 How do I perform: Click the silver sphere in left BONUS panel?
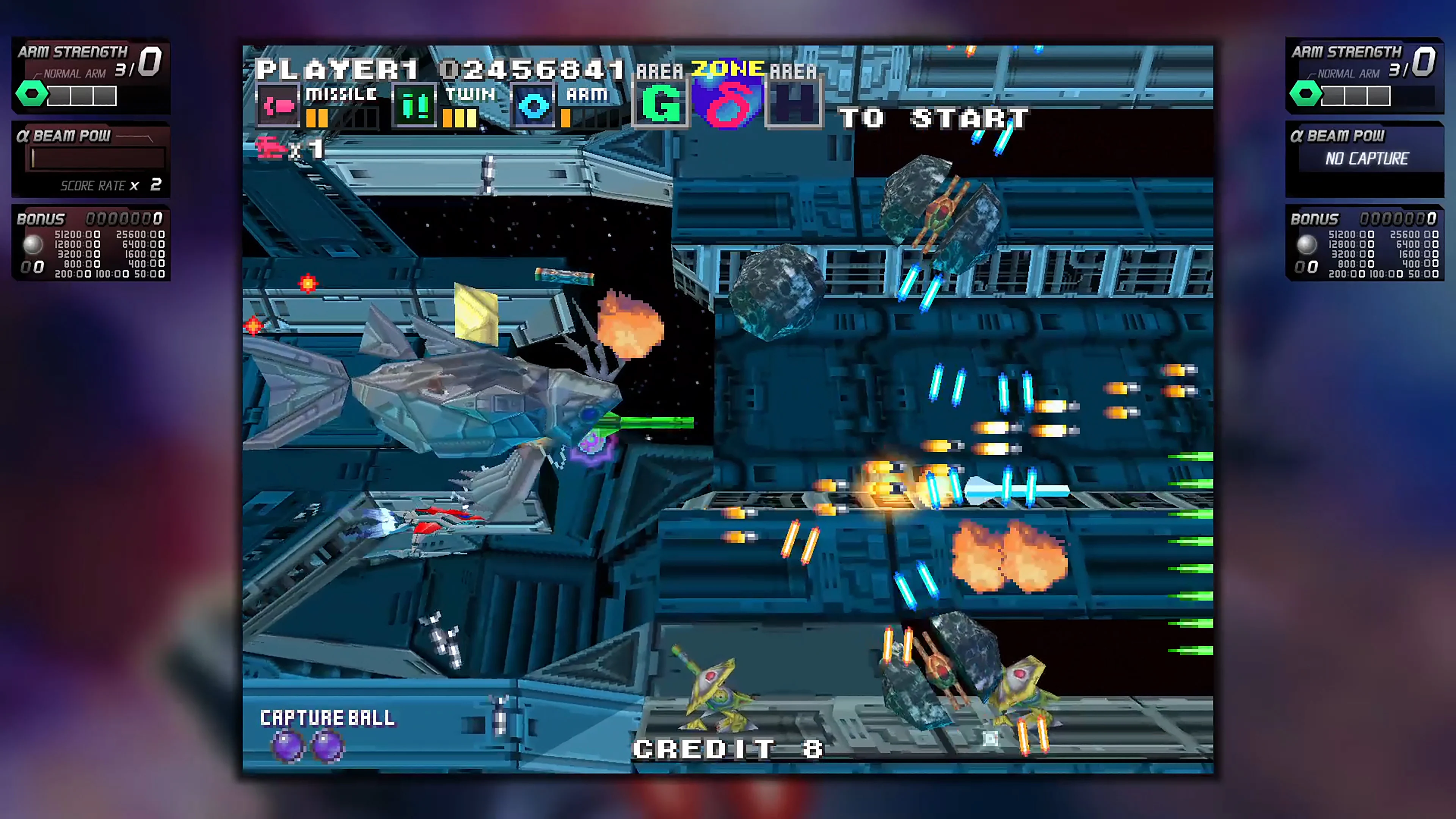pos(32,244)
